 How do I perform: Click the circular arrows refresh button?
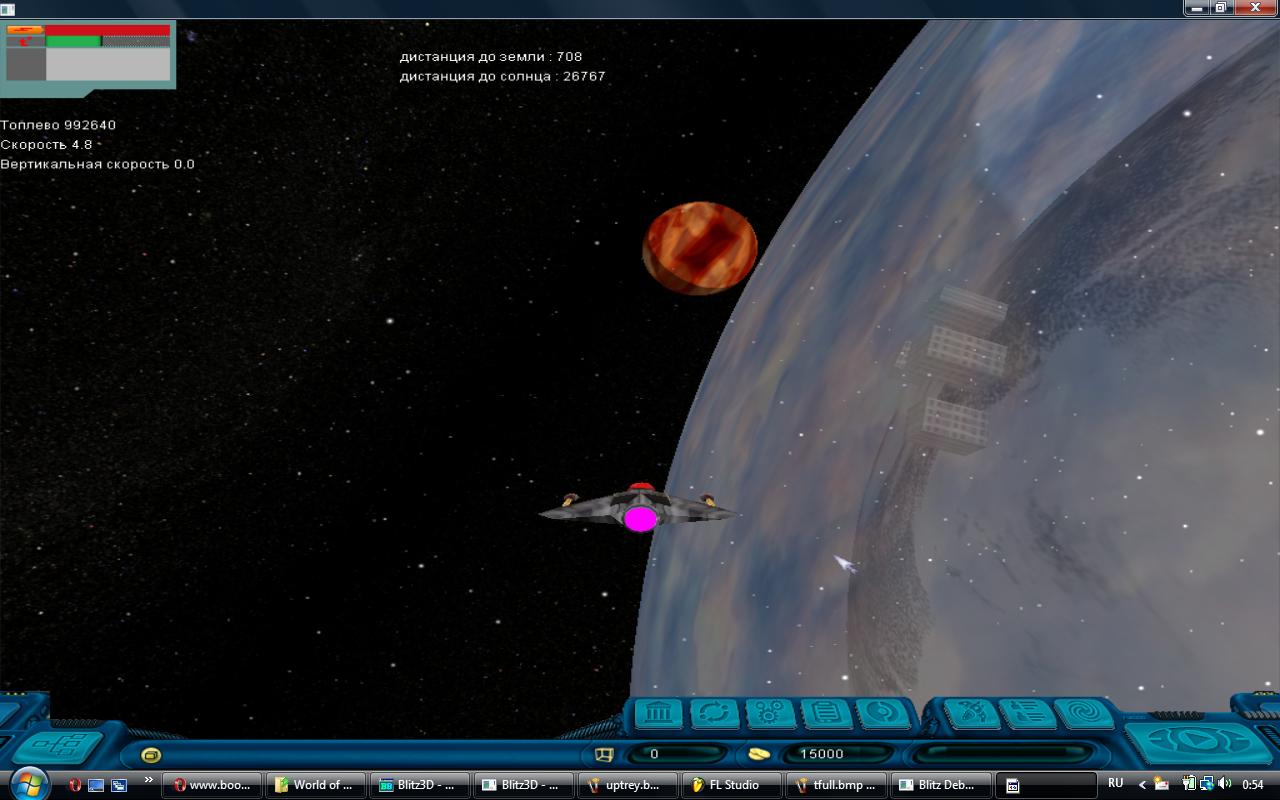click(x=714, y=714)
